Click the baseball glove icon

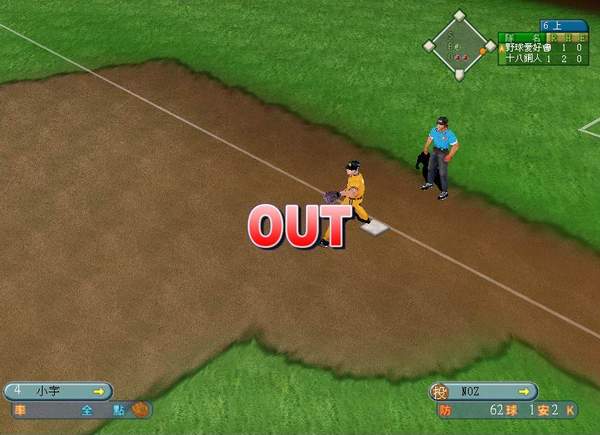click(139, 409)
